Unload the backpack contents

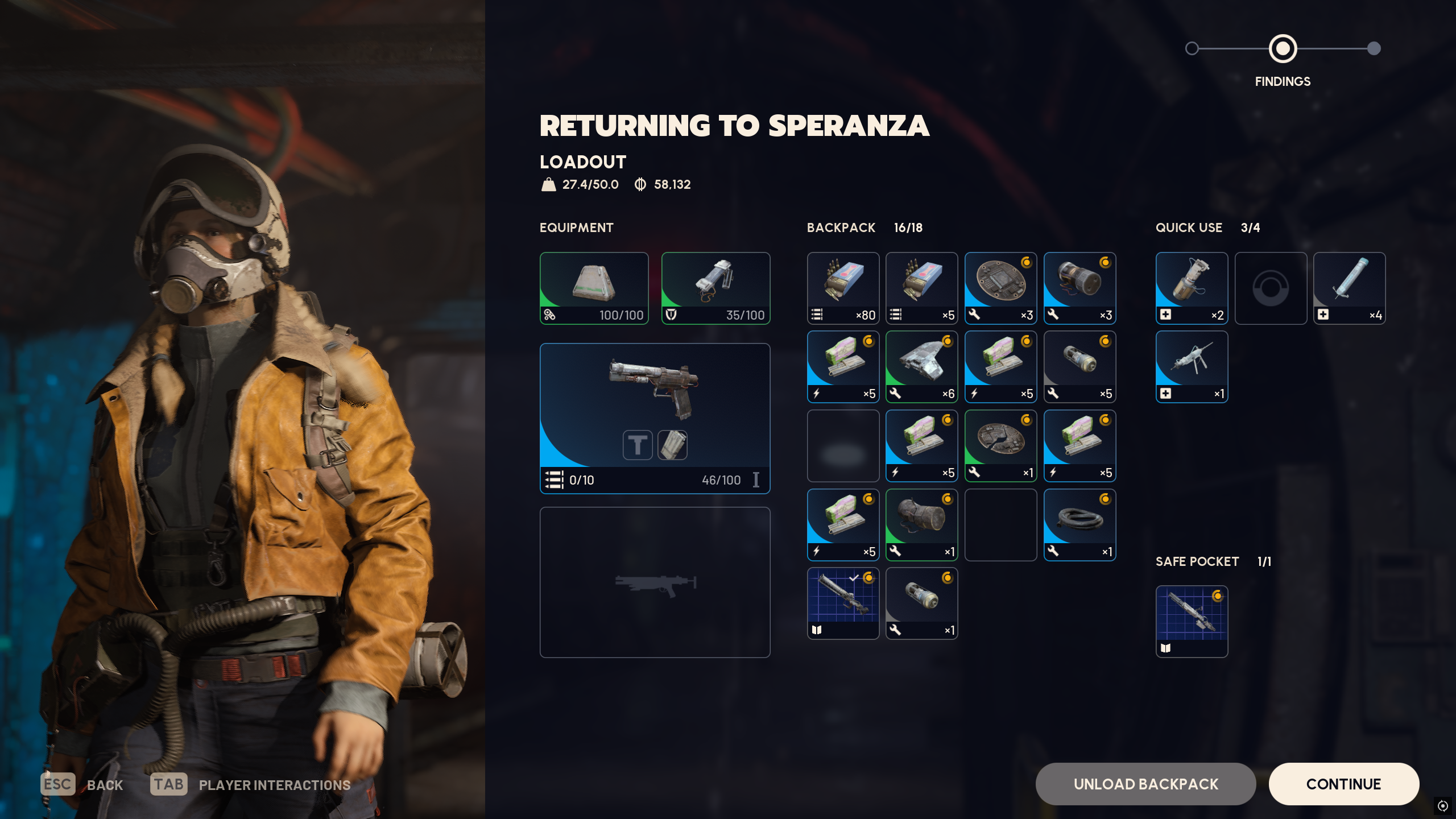tap(1145, 784)
